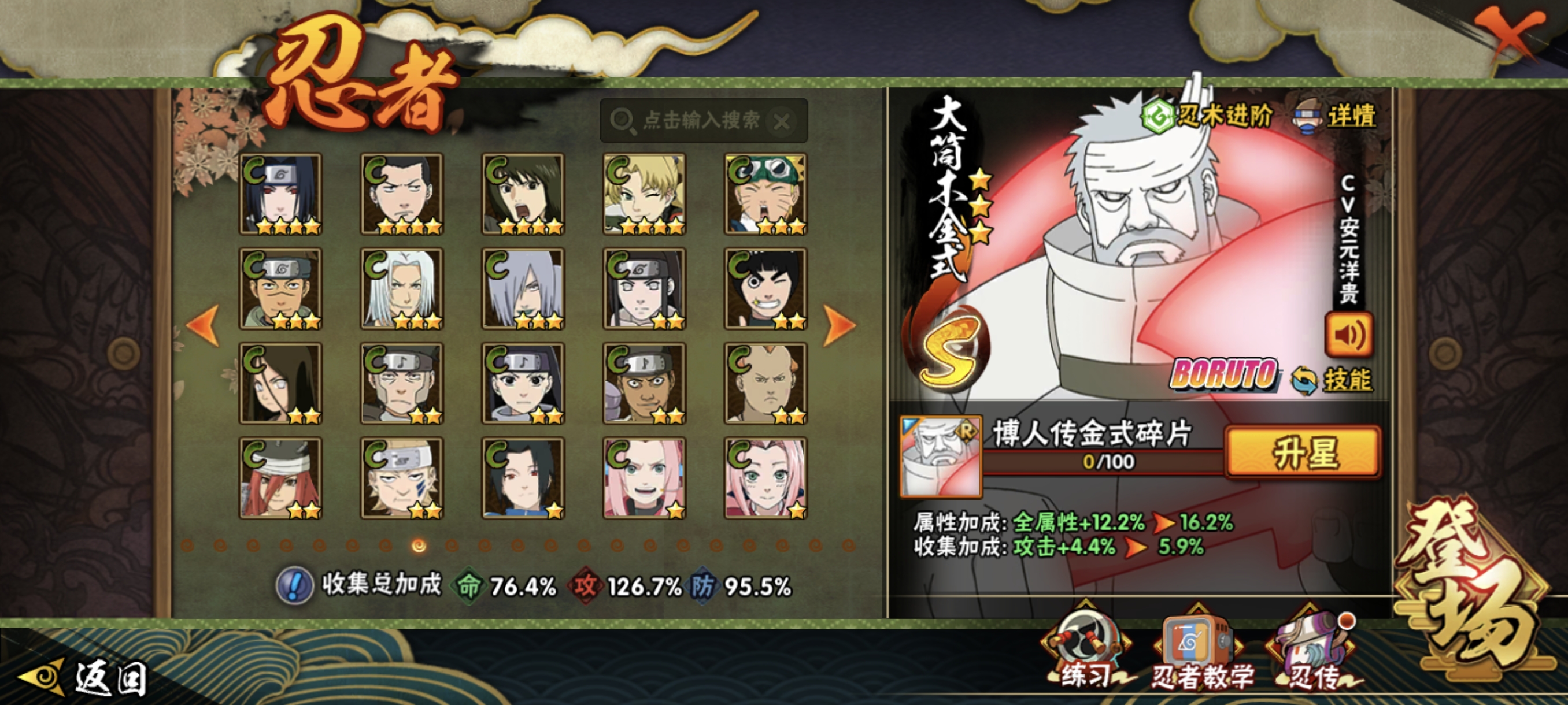Viewport: 1568px width, 705px height.
Task: Go to the next ninja page arrow
Action: coord(840,325)
